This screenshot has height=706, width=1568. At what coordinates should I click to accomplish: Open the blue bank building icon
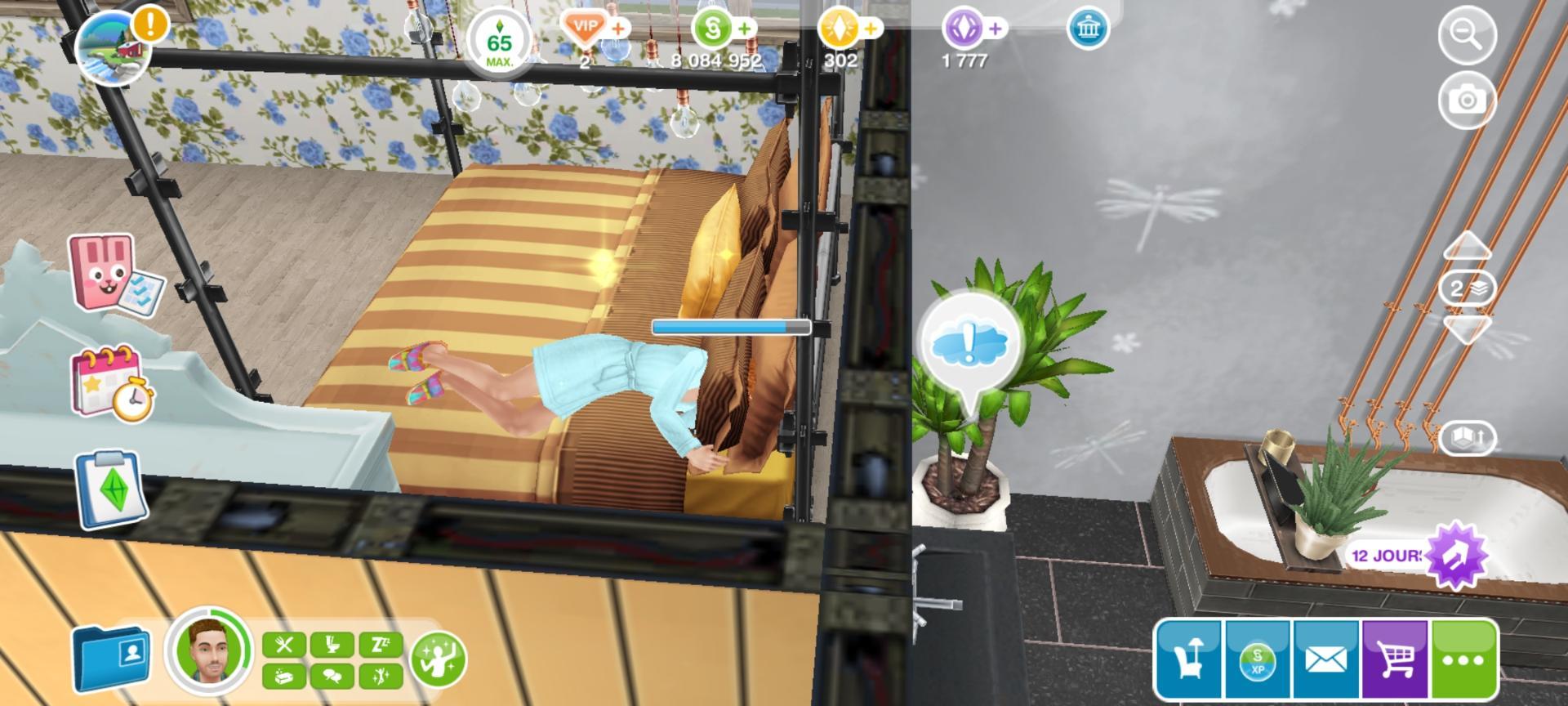tap(1088, 29)
